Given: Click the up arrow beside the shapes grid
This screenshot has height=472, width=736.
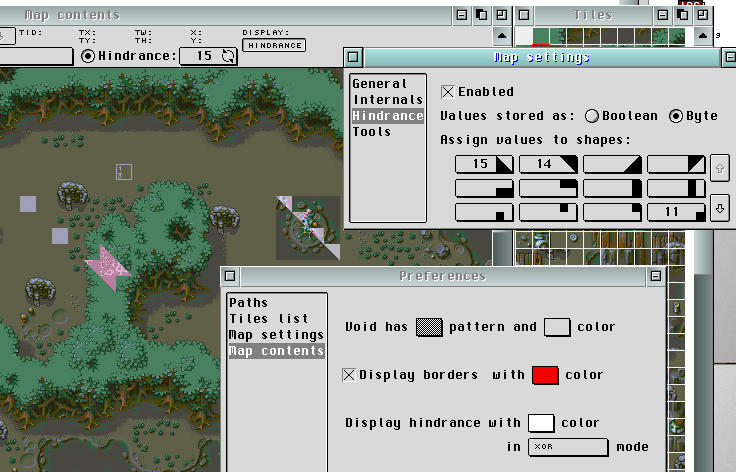Looking at the screenshot, I should pos(719,165).
